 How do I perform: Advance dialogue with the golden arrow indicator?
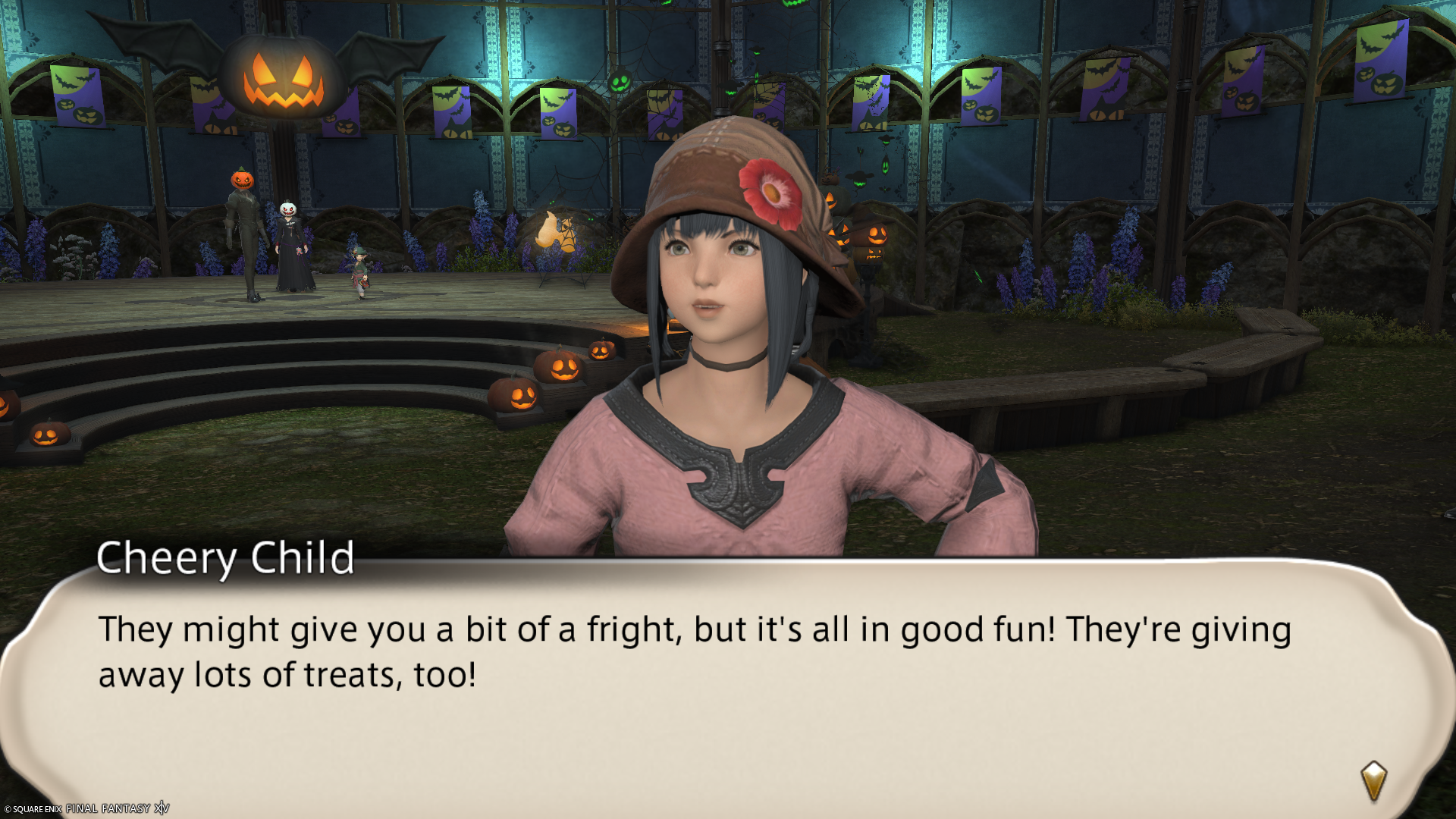(x=1373, y=780)
